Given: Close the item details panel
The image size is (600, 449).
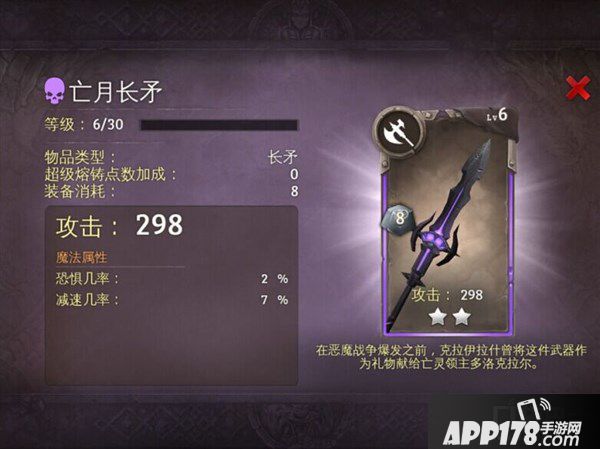Looking at the screenshot, I should pyautogui.click(x=578, y=88).
